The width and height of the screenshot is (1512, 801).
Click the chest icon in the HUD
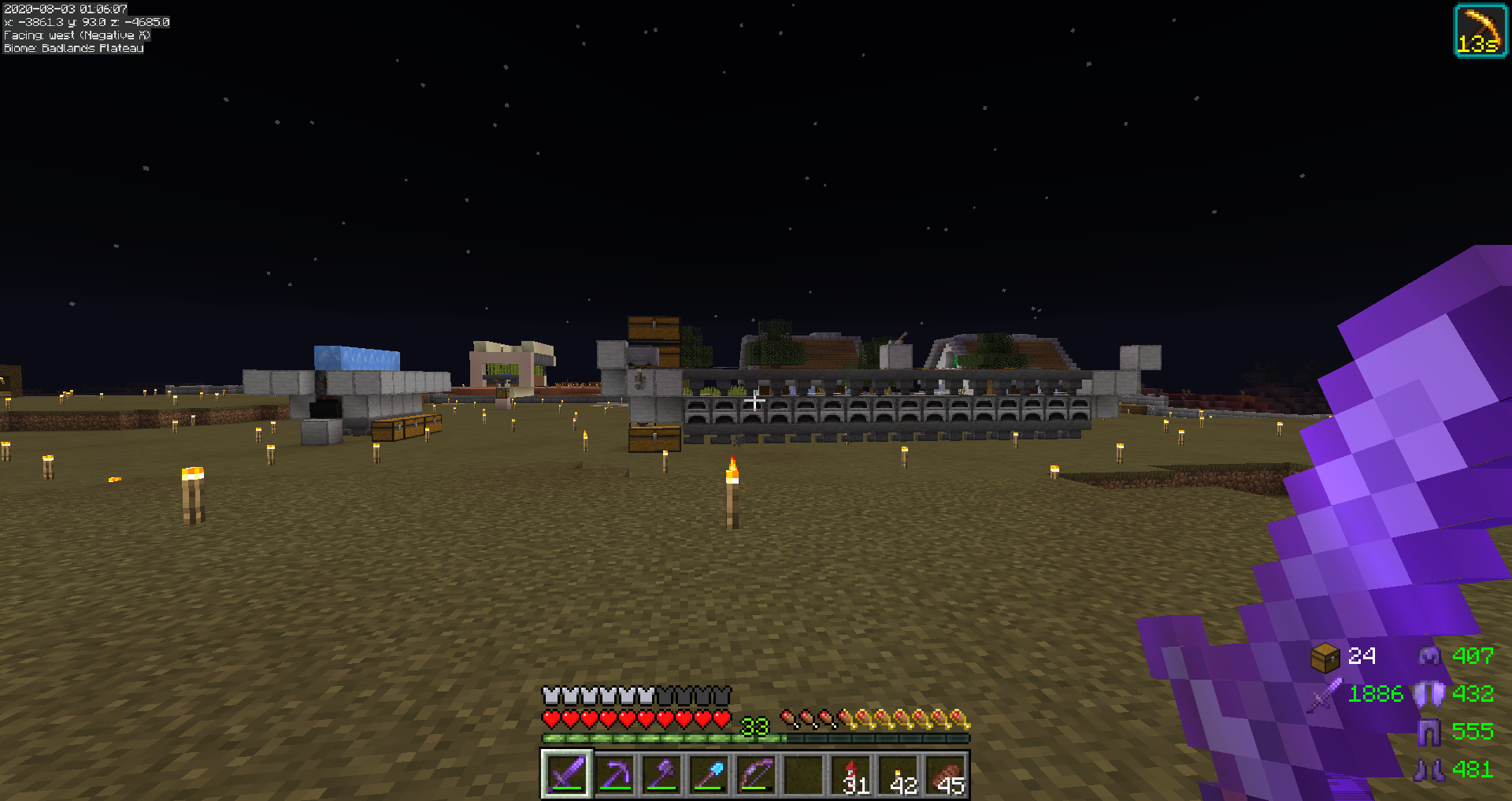click(x=1325, y=657)
